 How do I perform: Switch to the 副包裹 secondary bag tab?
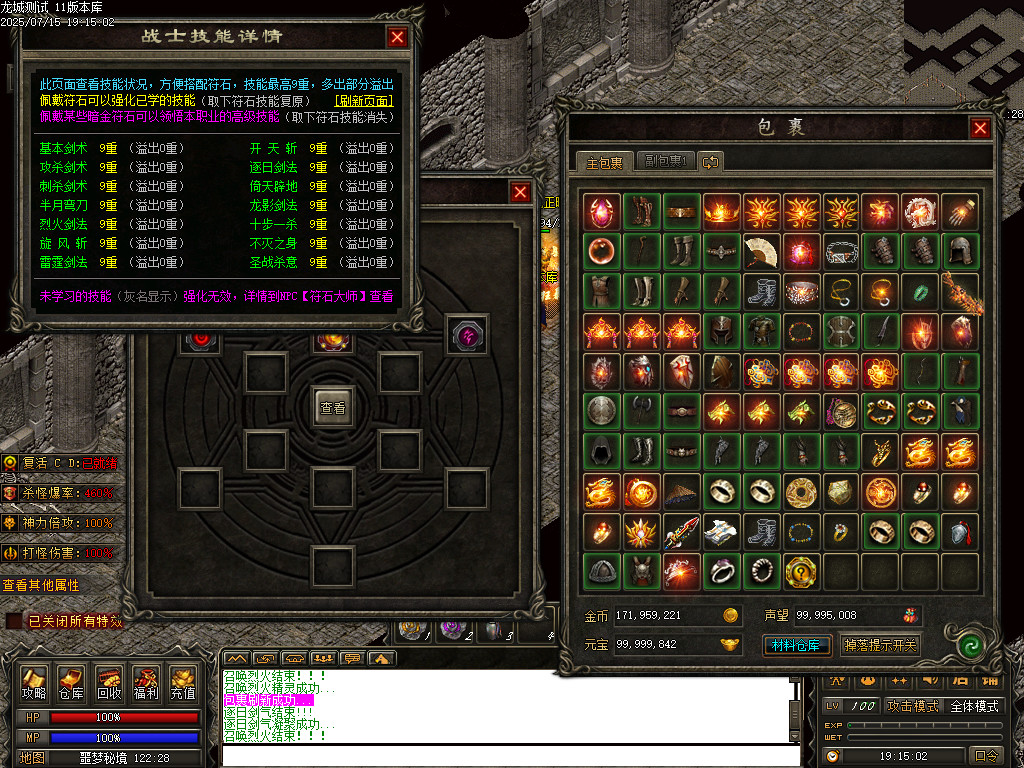coord(663,162)
